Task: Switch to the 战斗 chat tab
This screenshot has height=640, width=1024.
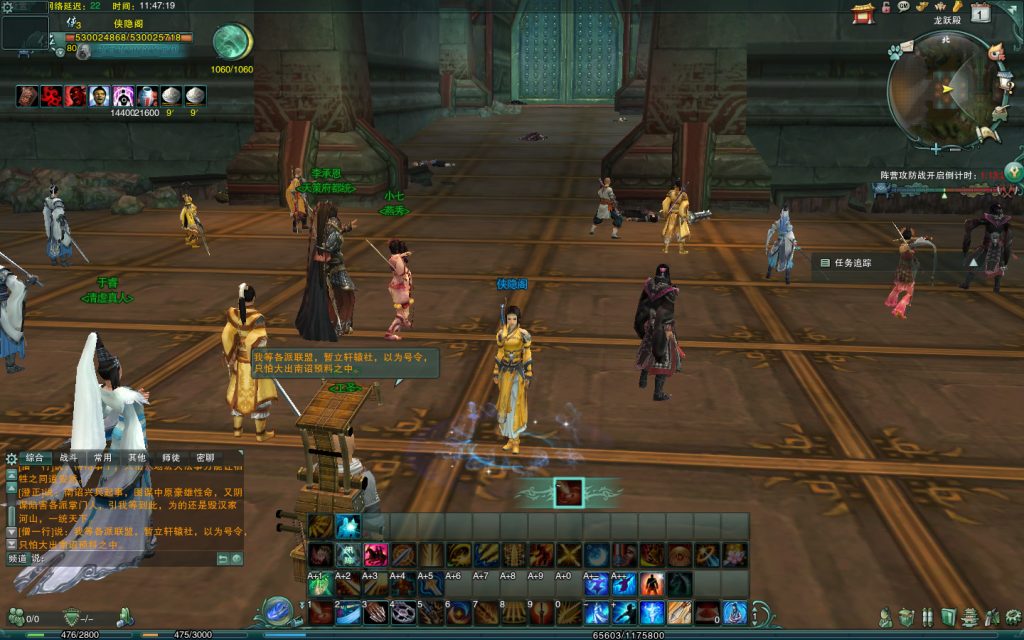Action: tap(68, 457)
